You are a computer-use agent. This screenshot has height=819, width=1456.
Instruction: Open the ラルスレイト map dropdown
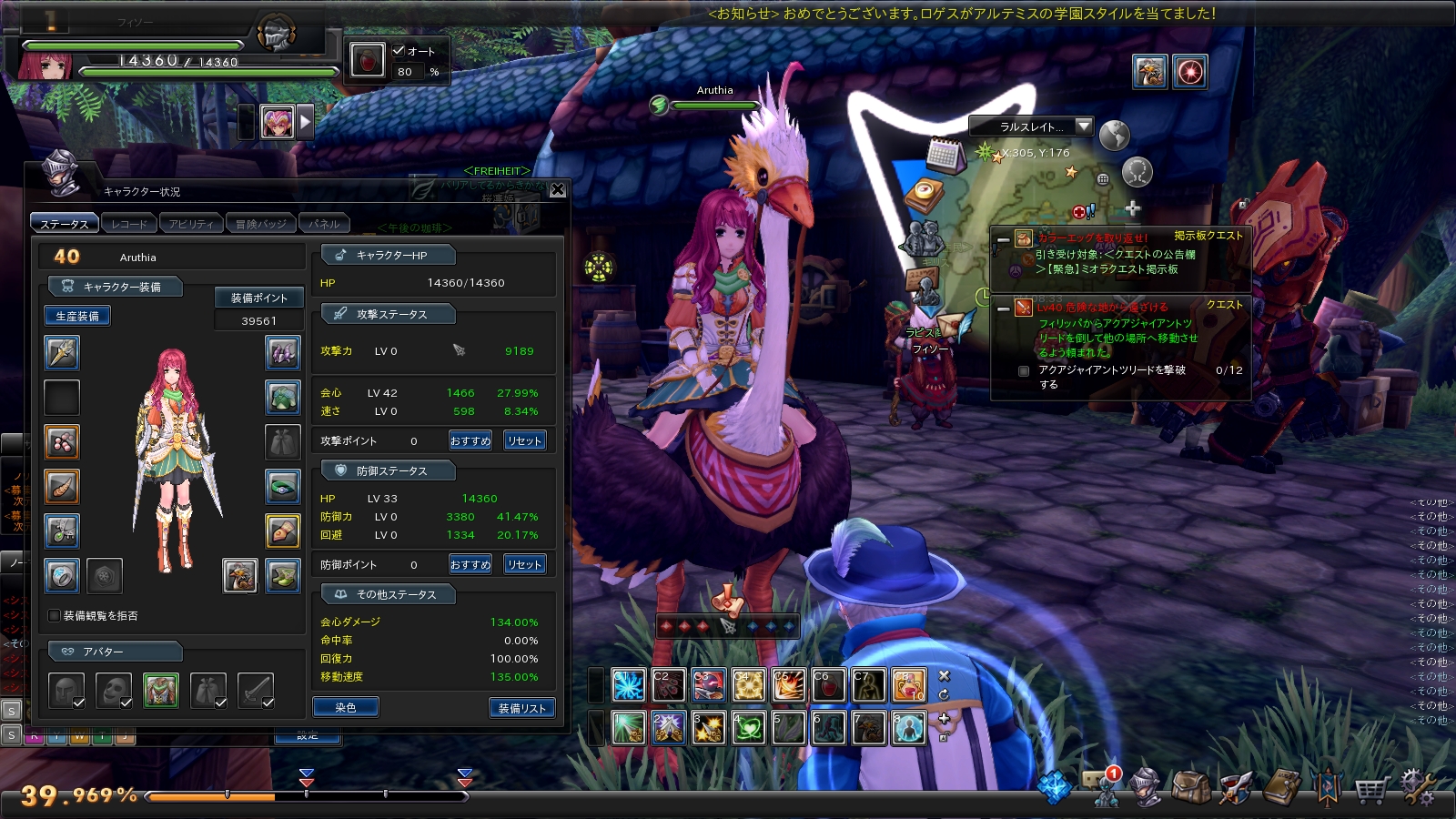coord(1083,126)
